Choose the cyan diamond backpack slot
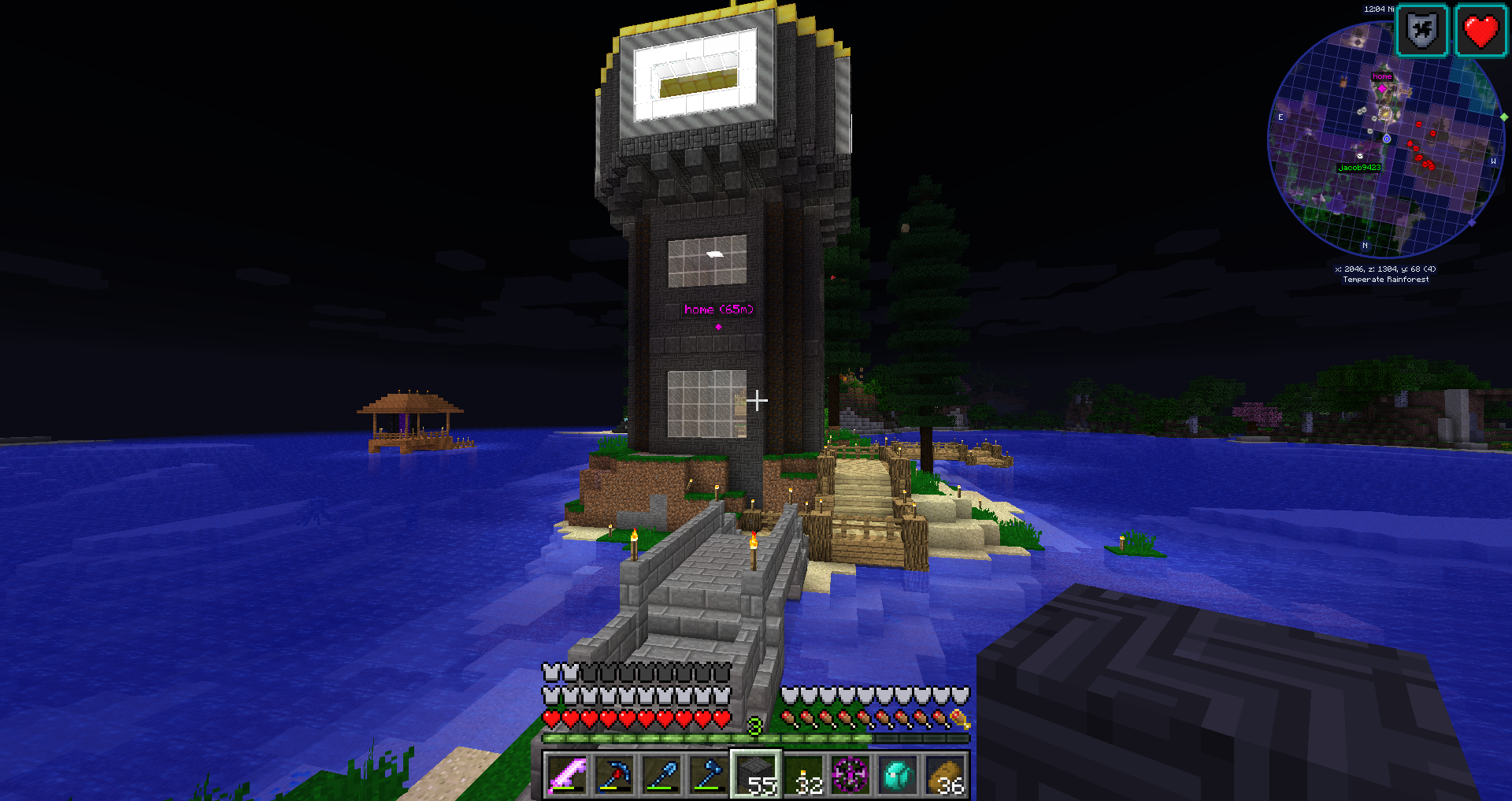 tap(899, 774)
